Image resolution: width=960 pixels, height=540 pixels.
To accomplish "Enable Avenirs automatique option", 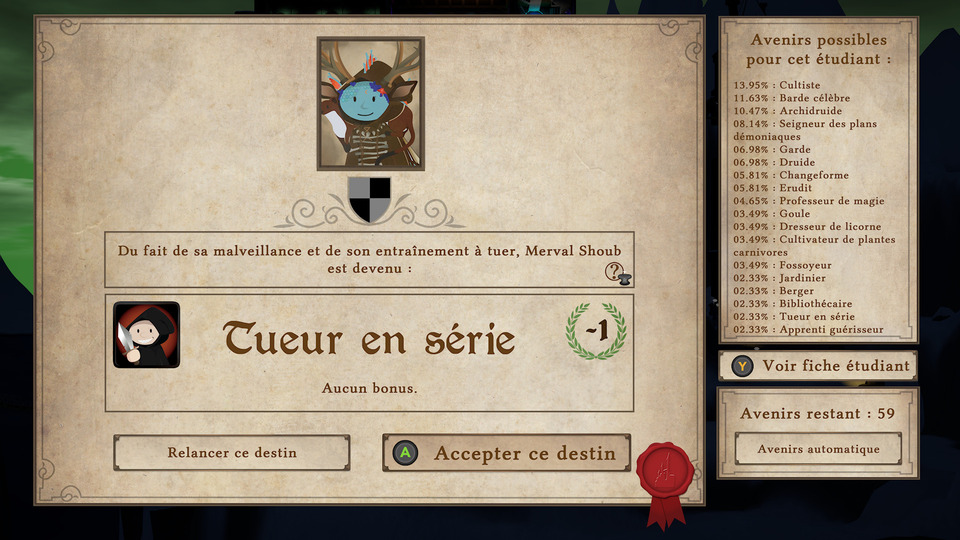I will point(818,449).
